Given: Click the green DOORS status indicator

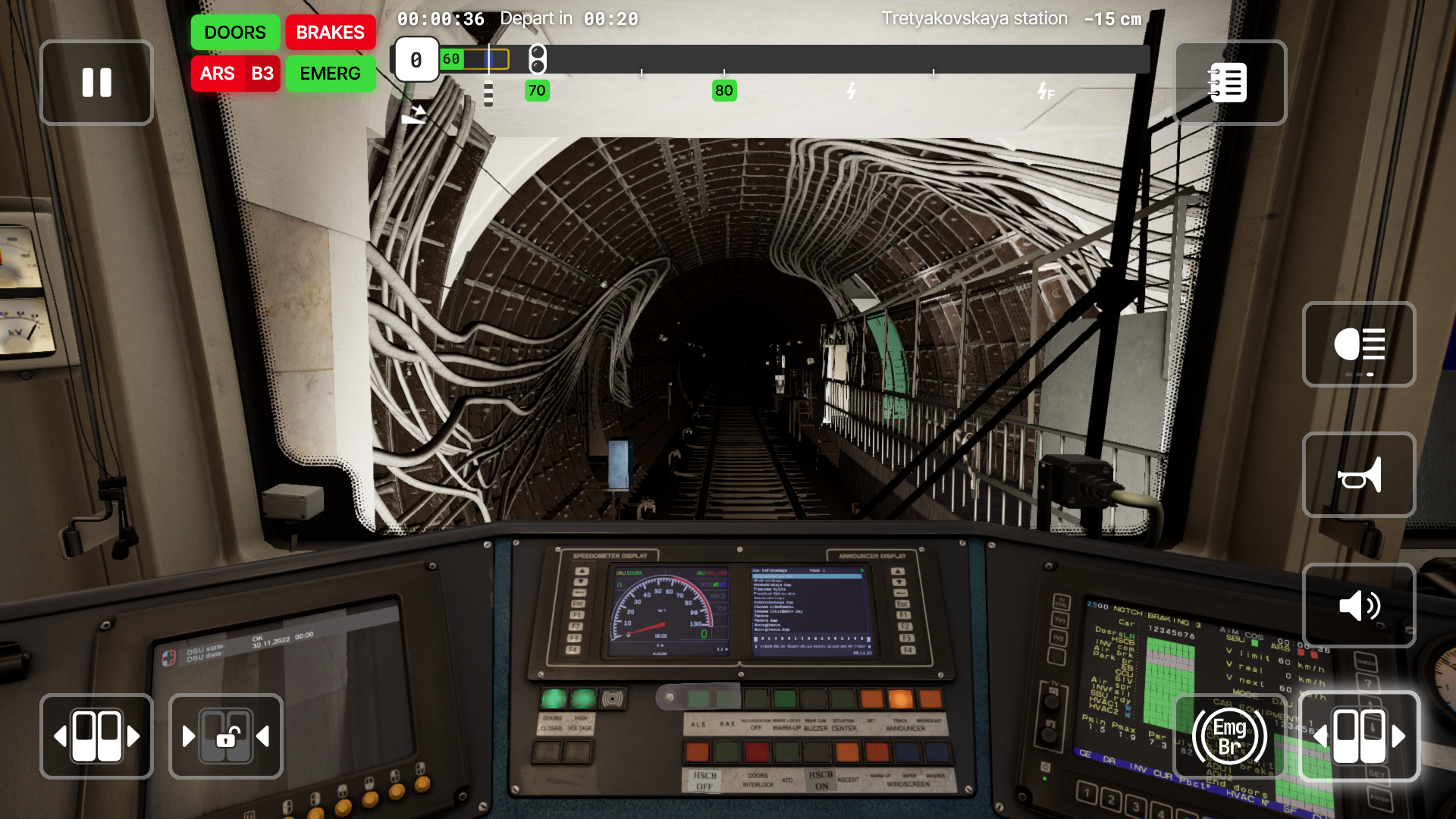Looking at the screenshot, I should click(x=234, y=33).
